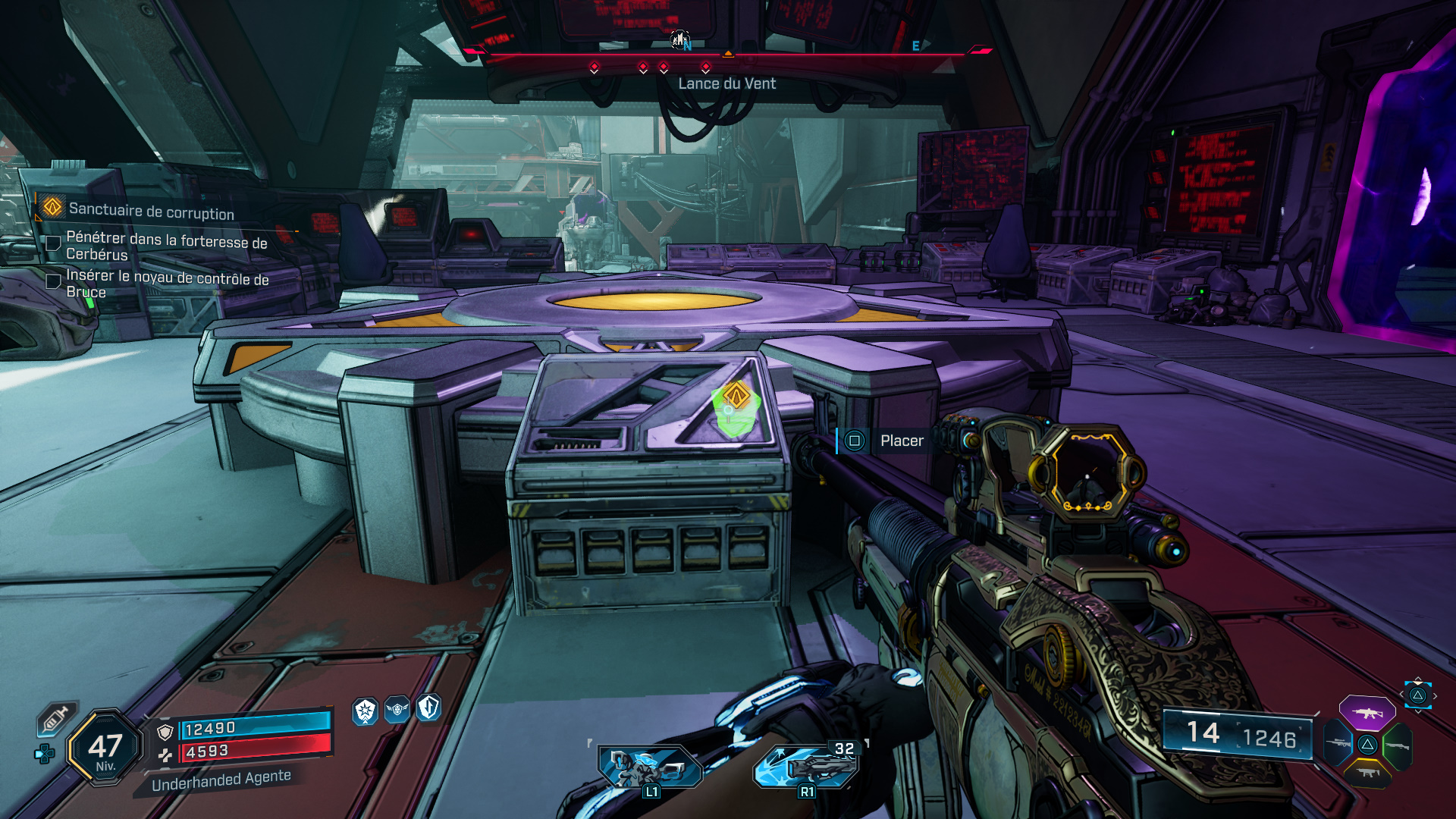The height and width of the screenshot is (819, 1456).
Task: Use the repair kit syringe icon
Action: (x=56, y=718)
